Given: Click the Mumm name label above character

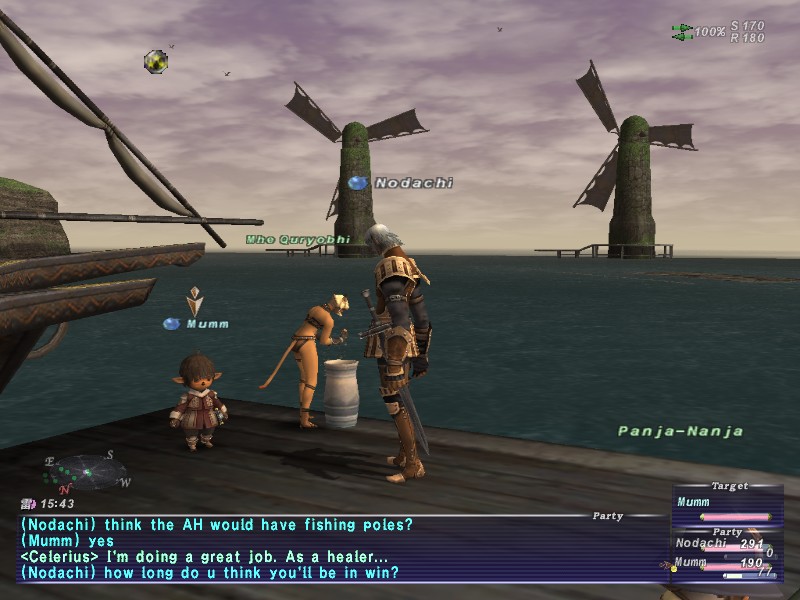Looking at the screenshot, I should (x=207, y=324).
